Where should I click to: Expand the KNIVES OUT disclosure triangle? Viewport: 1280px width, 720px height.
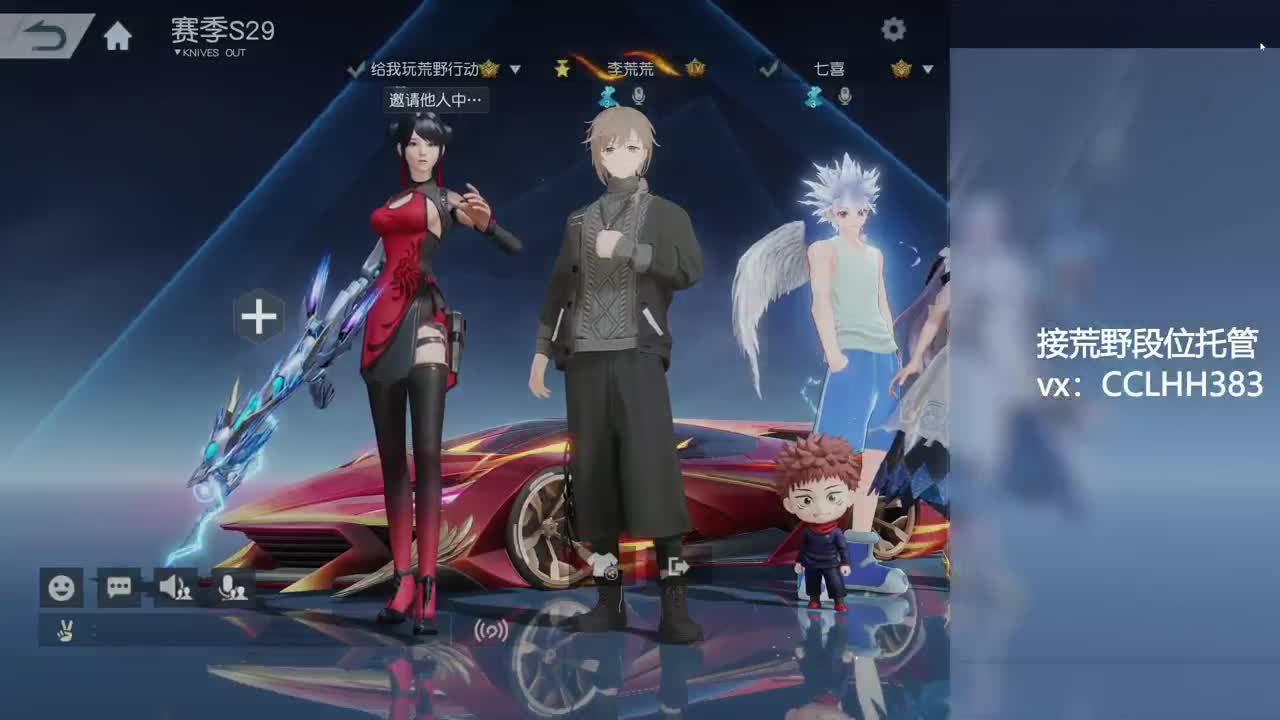[178, 52]
